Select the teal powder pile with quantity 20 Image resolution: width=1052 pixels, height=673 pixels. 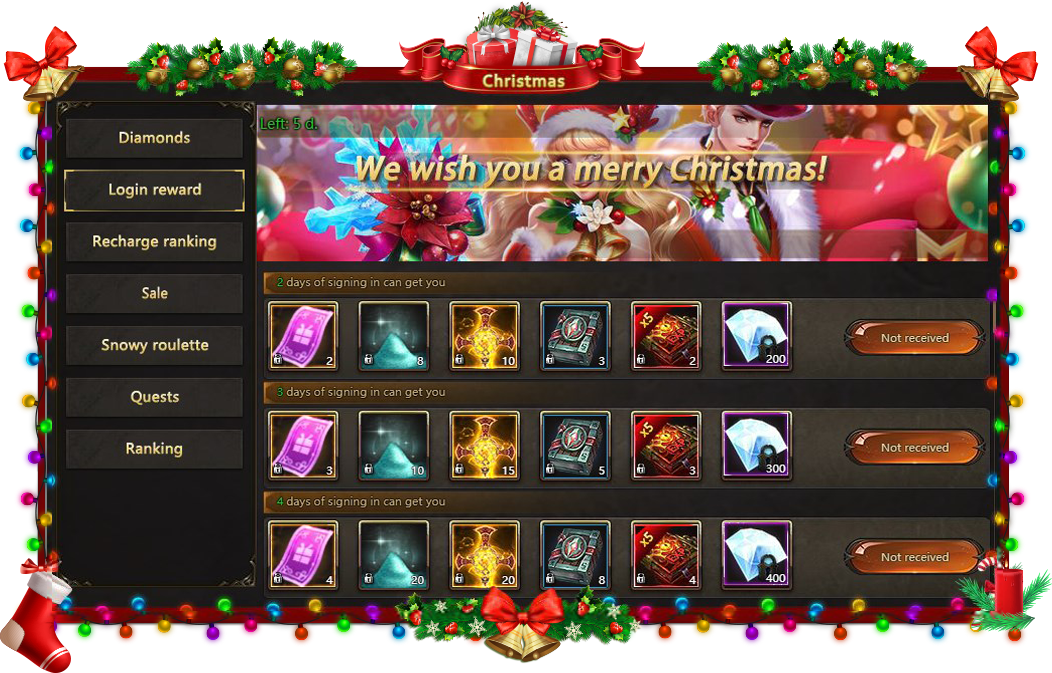[x=393, y=555]
